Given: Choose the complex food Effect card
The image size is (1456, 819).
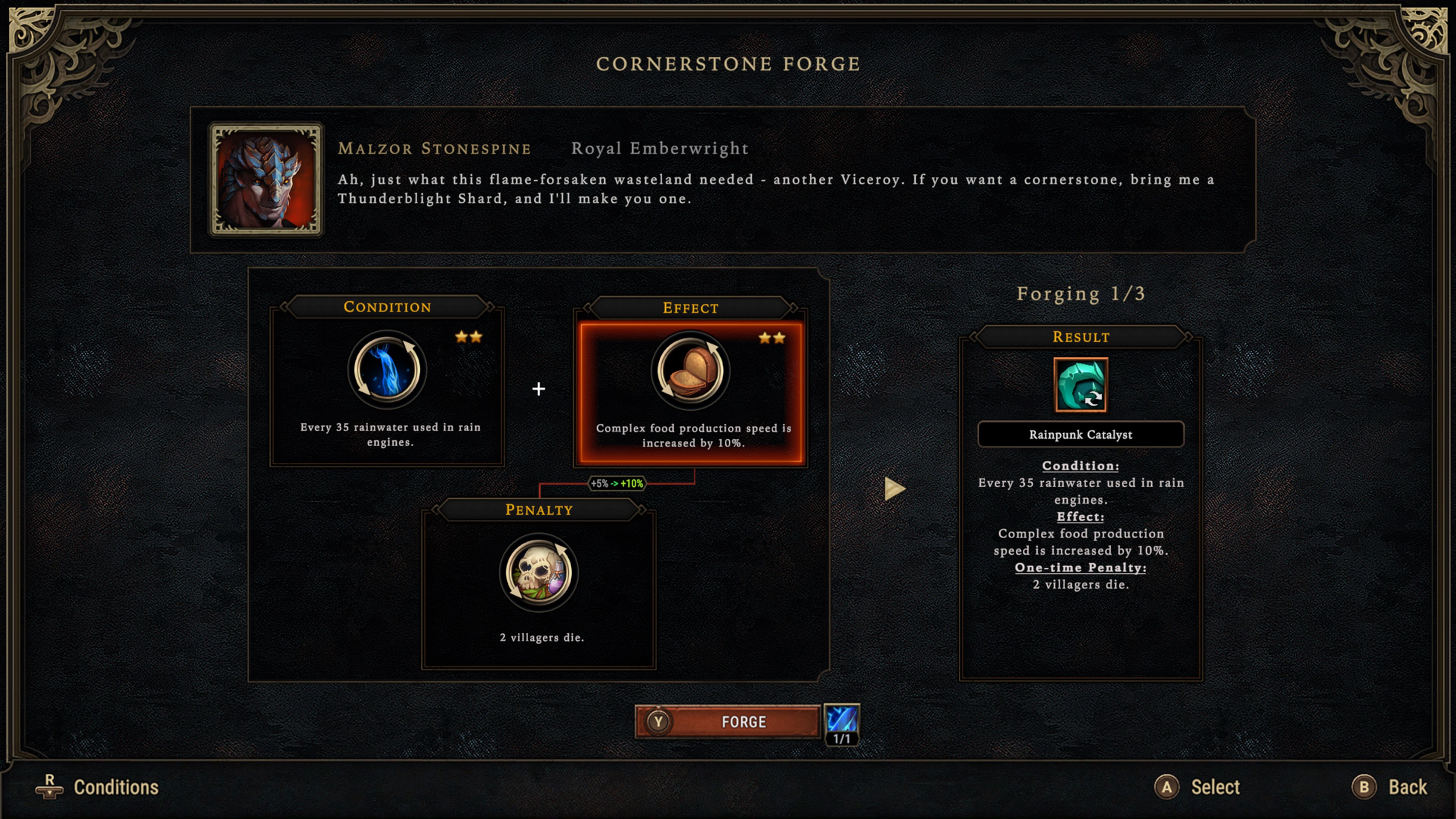Looking at the screenshot, I should coord(690,392).
